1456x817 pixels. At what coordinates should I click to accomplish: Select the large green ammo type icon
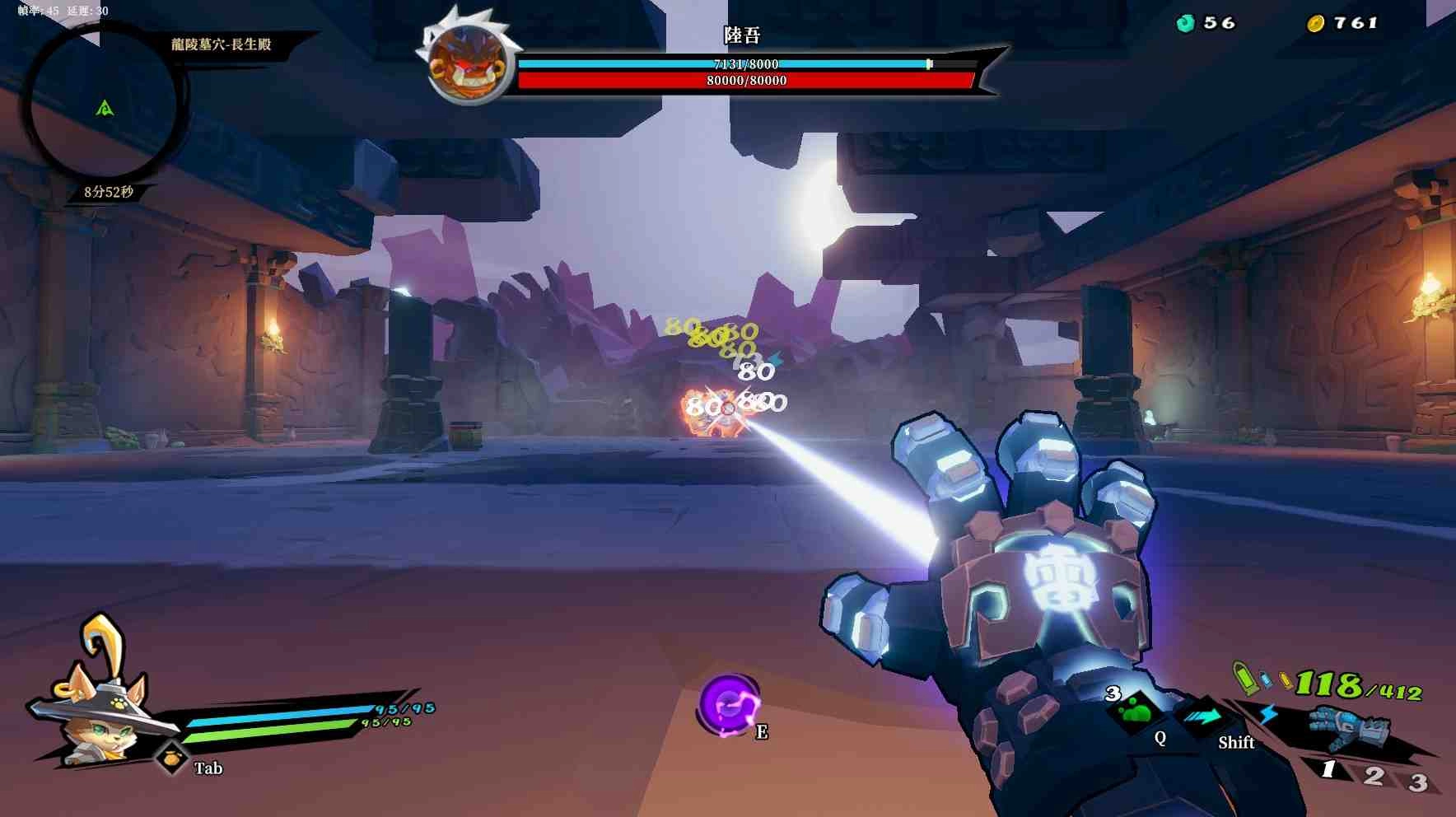[x=1243, y=676]
